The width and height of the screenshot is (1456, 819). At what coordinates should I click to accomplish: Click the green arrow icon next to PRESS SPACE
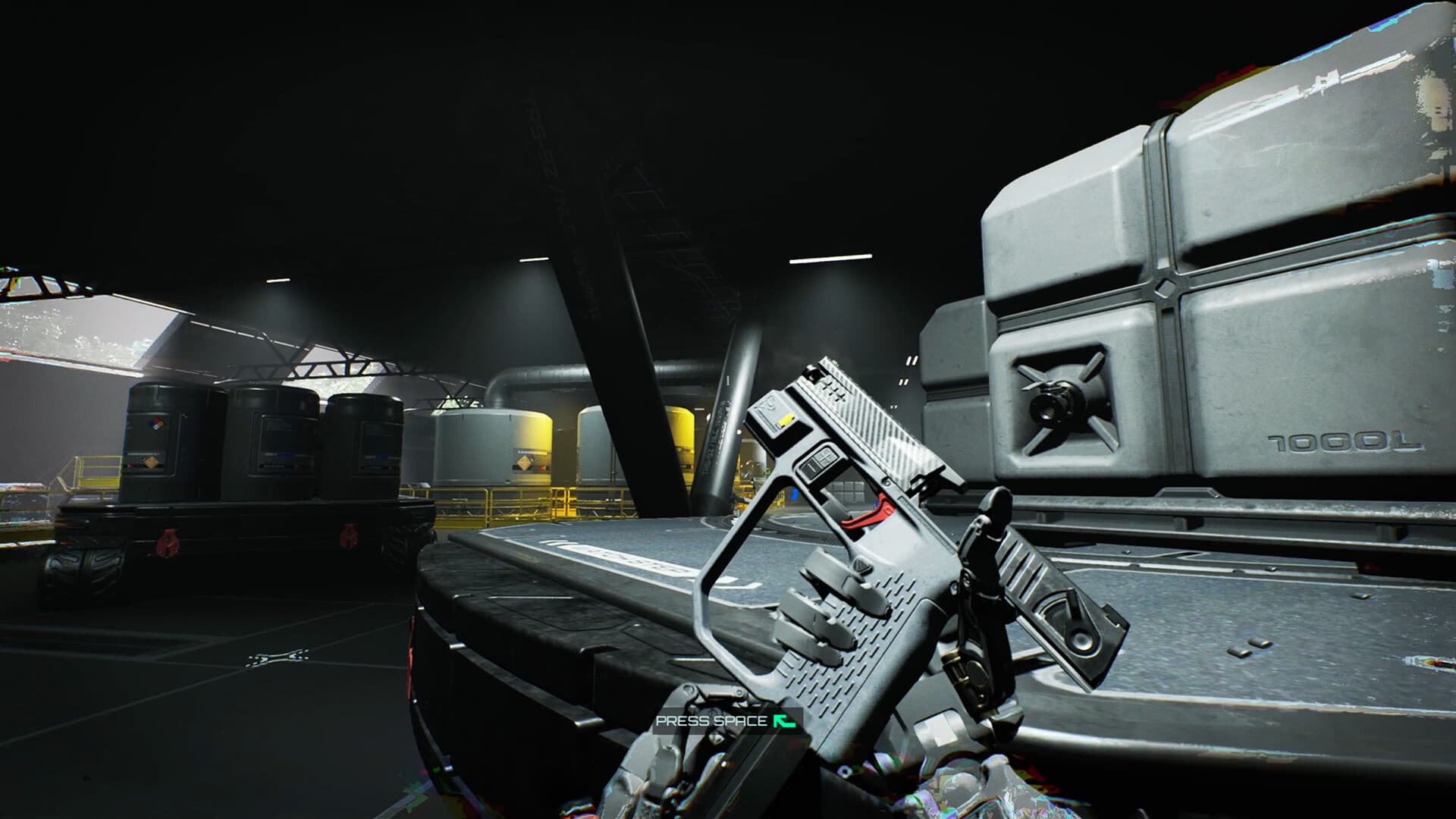pos(785,720)
